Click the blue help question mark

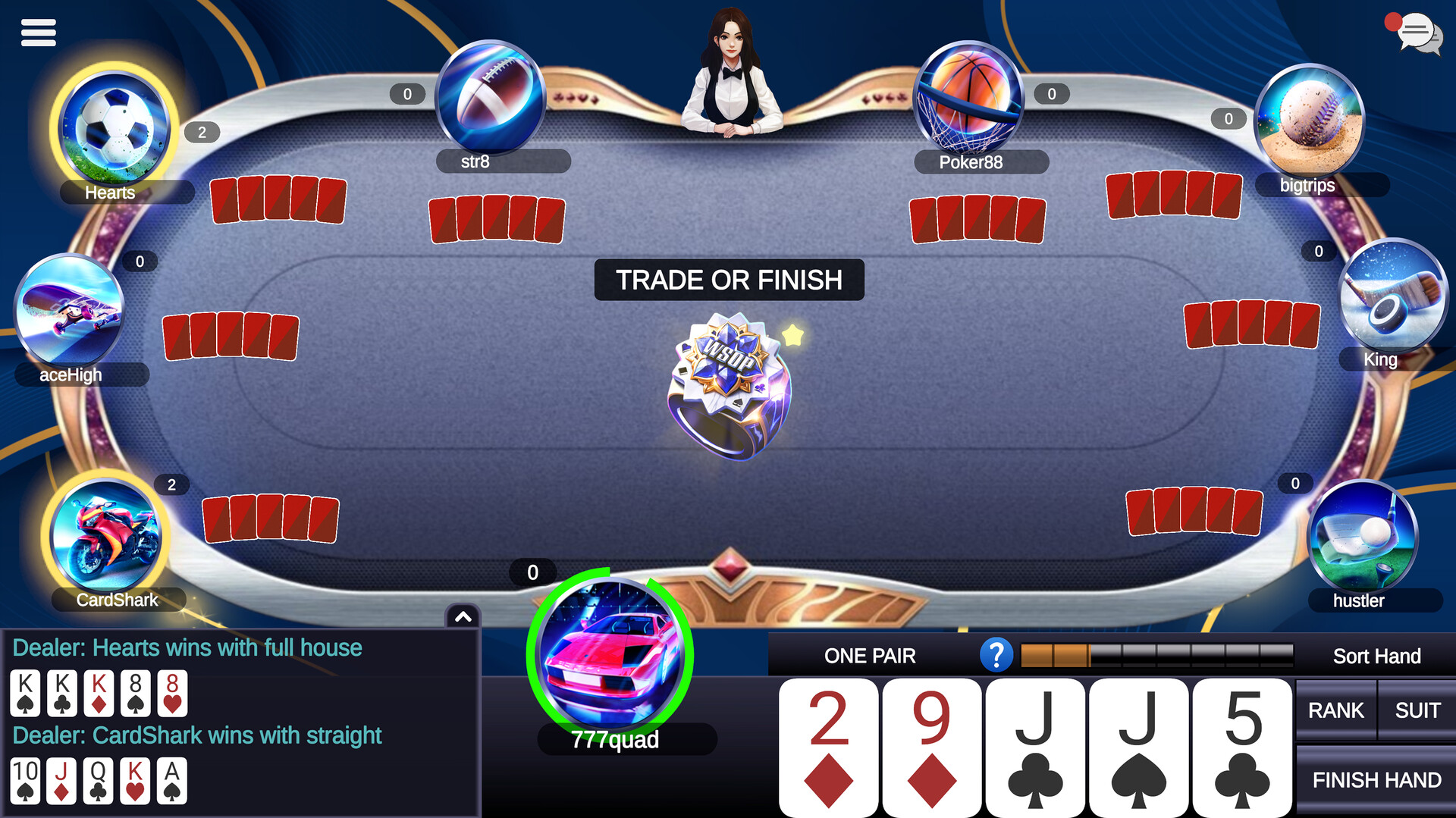(997, 655)
